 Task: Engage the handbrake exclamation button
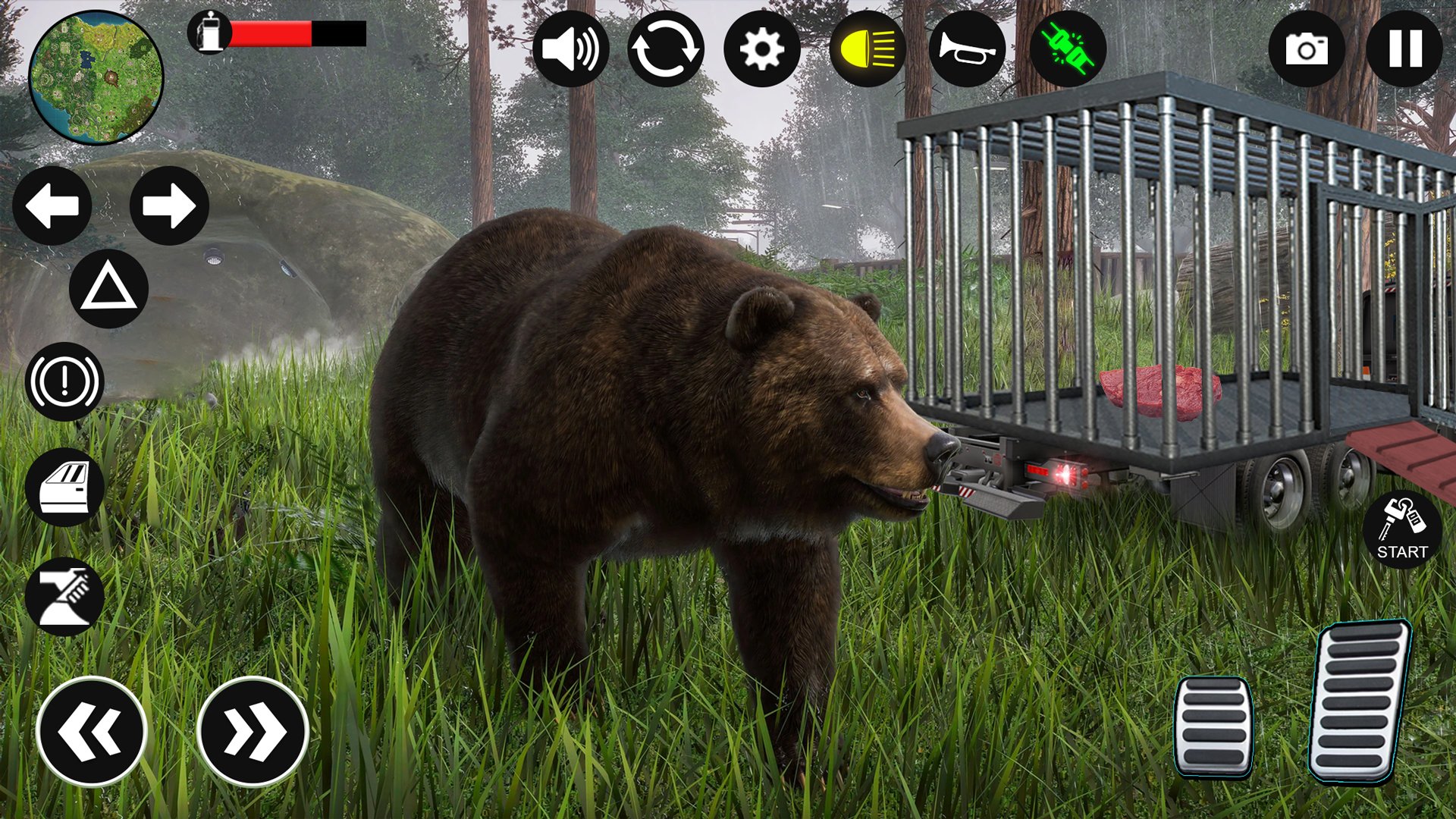(x=64, y=381)
